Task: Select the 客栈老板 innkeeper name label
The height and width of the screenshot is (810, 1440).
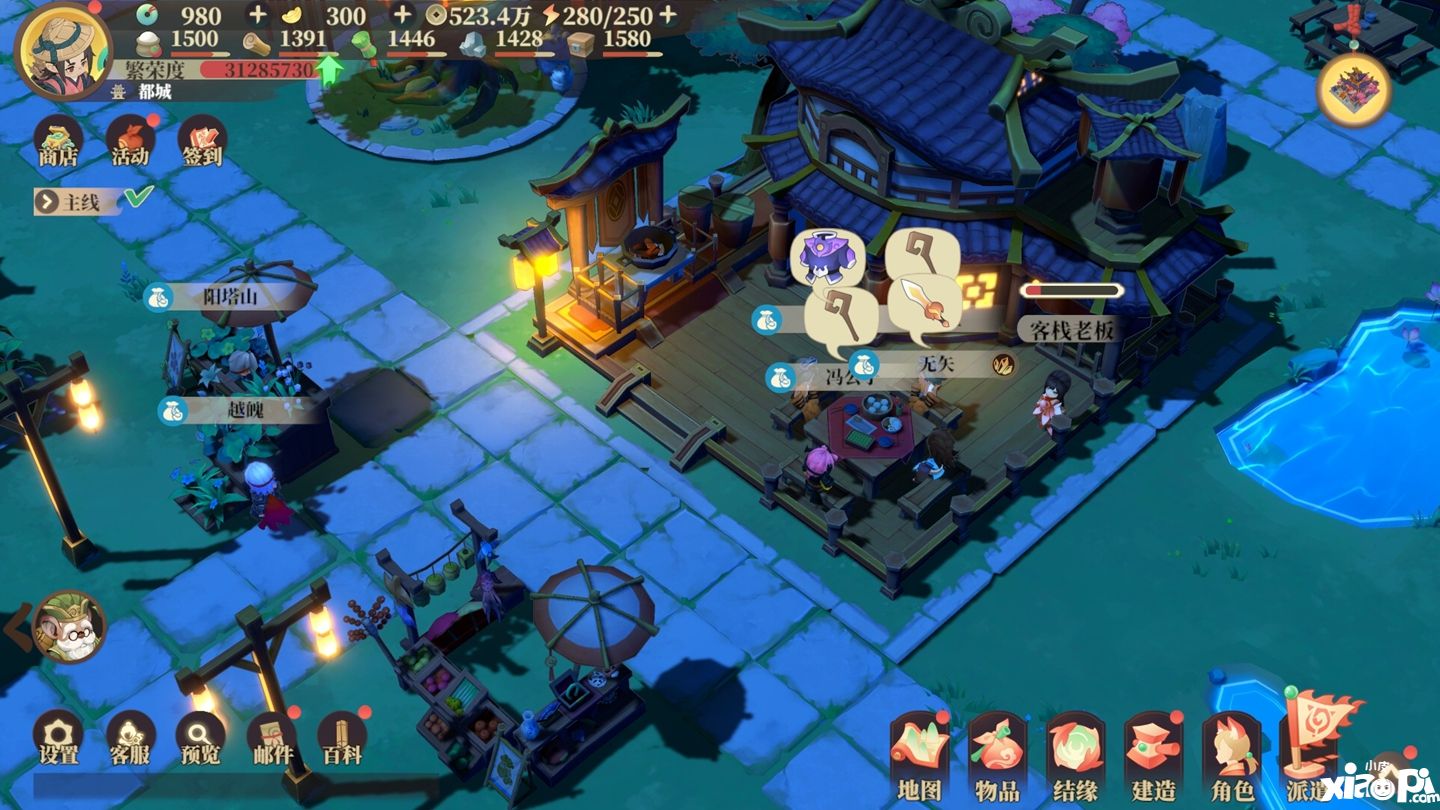Action: tap(1069, 329)
